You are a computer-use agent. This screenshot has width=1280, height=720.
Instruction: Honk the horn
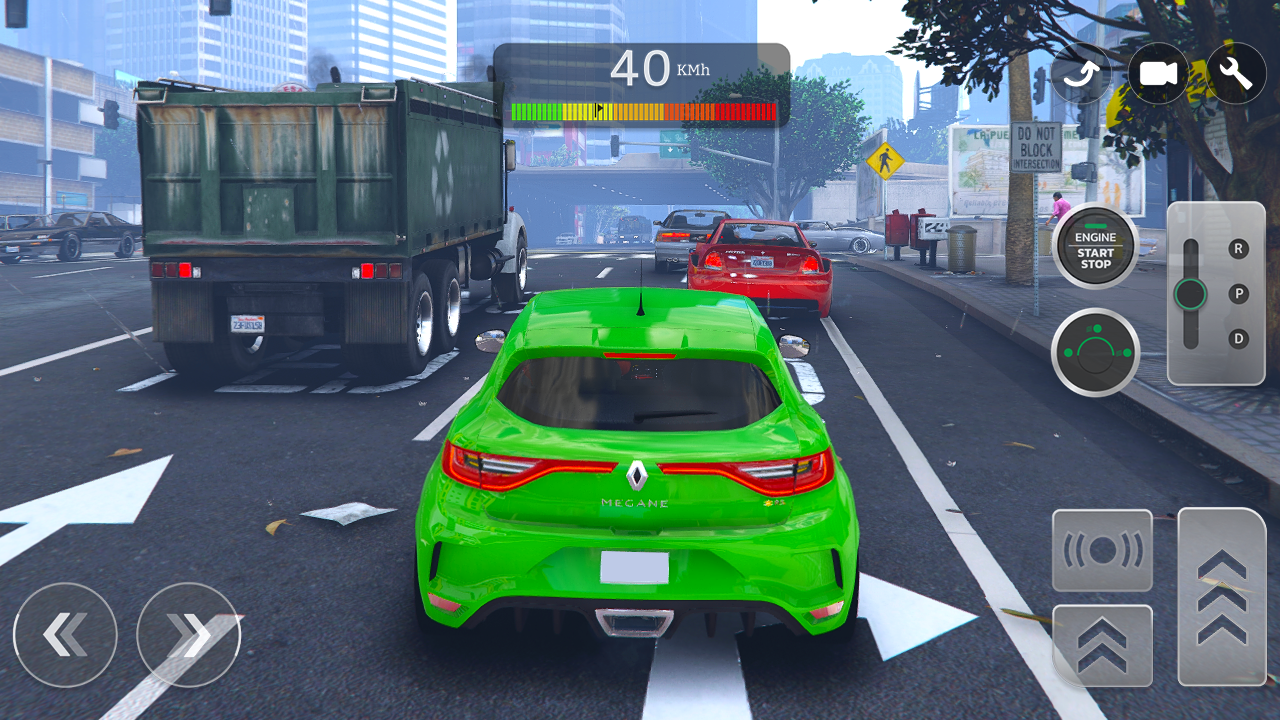tap(1102, 551)
